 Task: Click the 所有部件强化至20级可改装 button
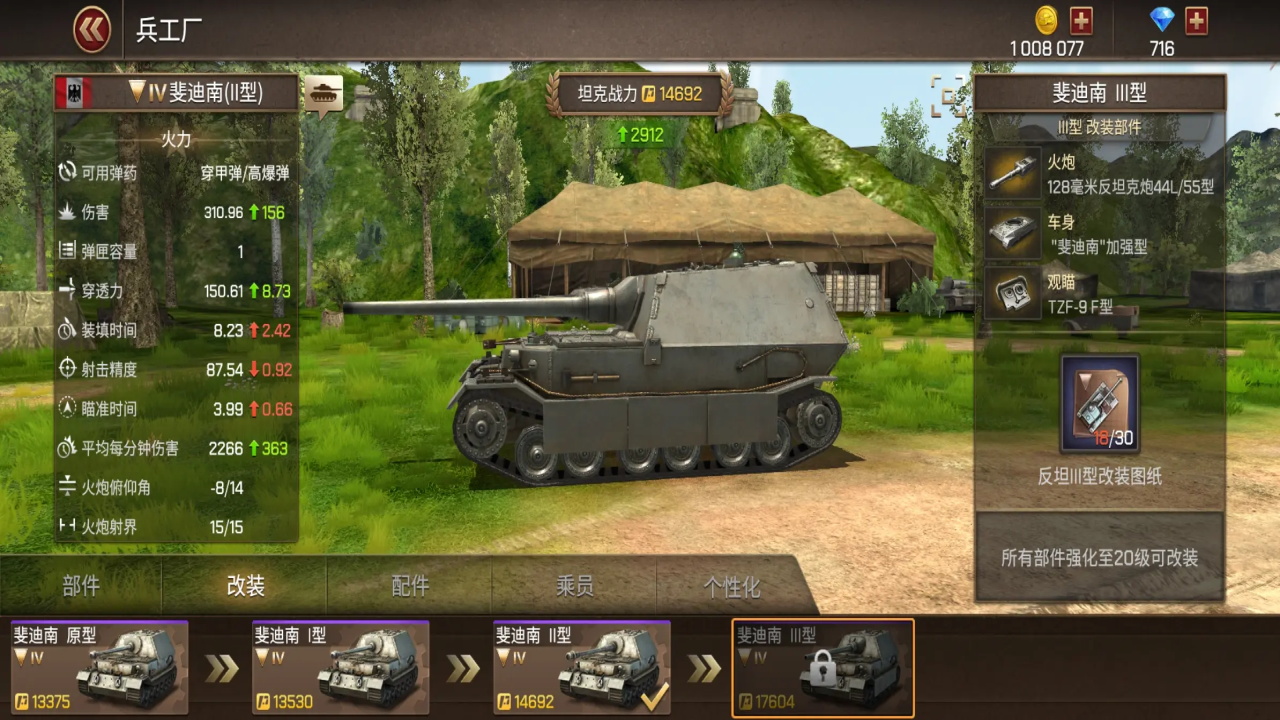coord(1099,558)
